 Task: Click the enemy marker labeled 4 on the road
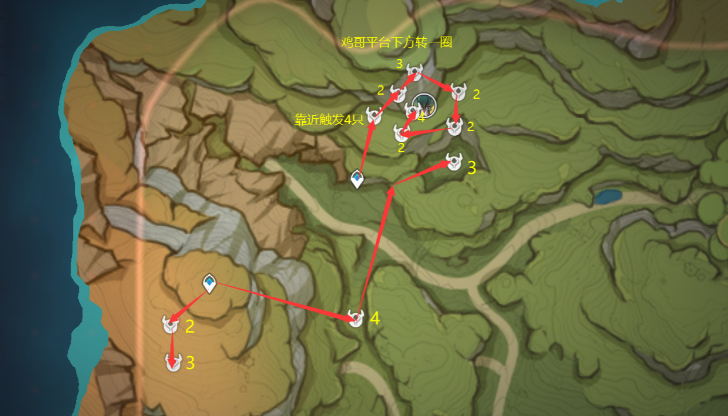(355, 319)
